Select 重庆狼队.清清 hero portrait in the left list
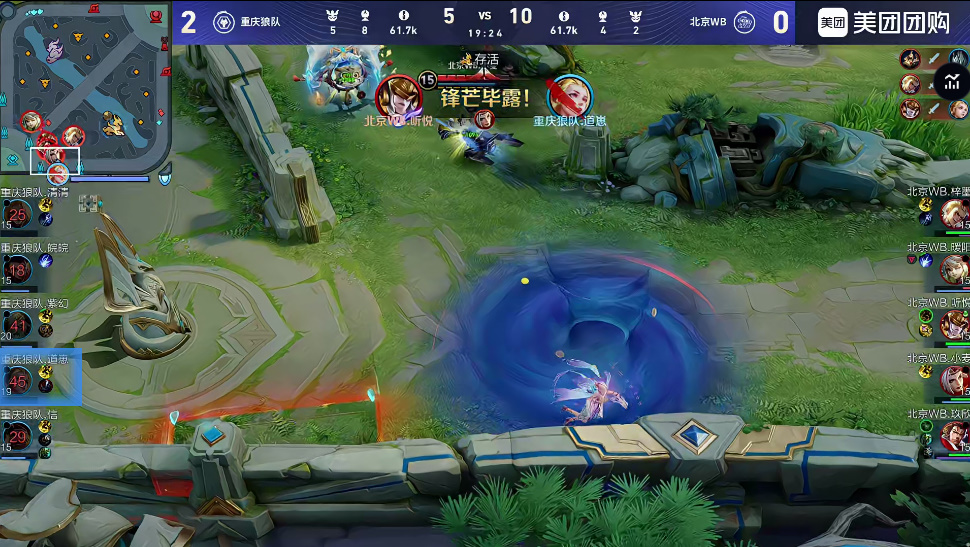 tap(19, 213)
